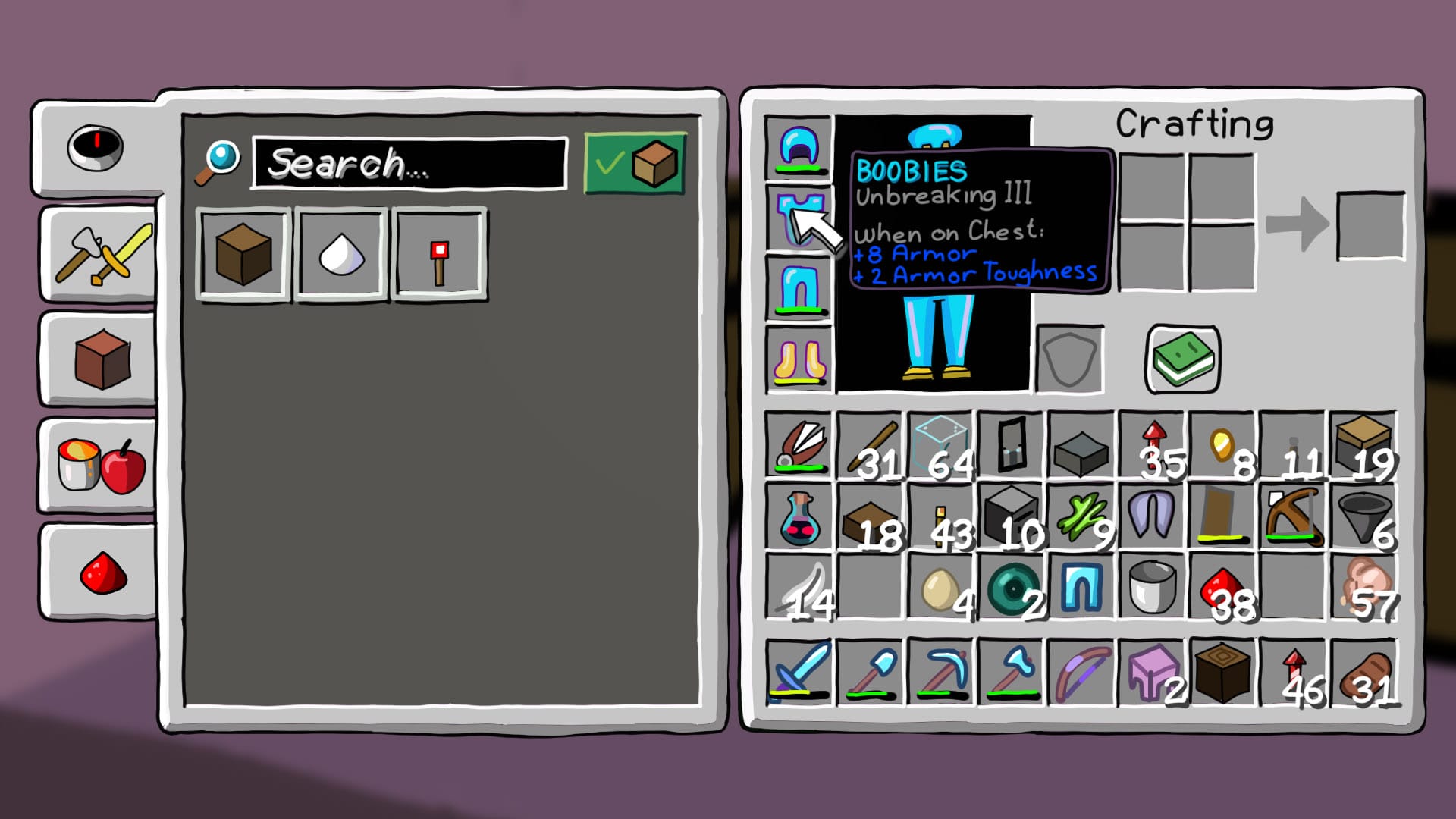
Task: Choose the brown wood block recipe
Action: click(x=243, y=255)
